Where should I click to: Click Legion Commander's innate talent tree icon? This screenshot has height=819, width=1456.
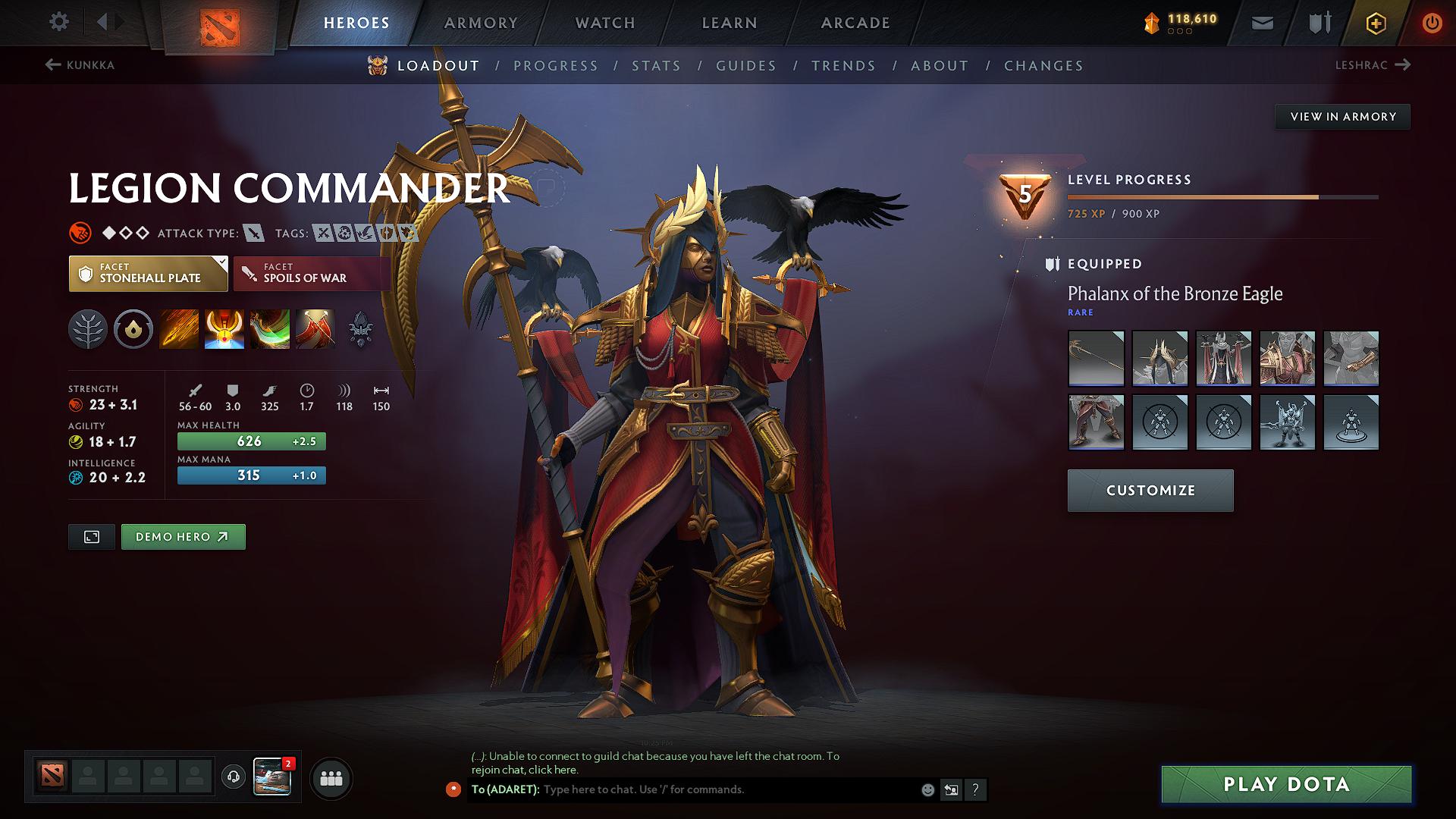click(x=88, y=329)
